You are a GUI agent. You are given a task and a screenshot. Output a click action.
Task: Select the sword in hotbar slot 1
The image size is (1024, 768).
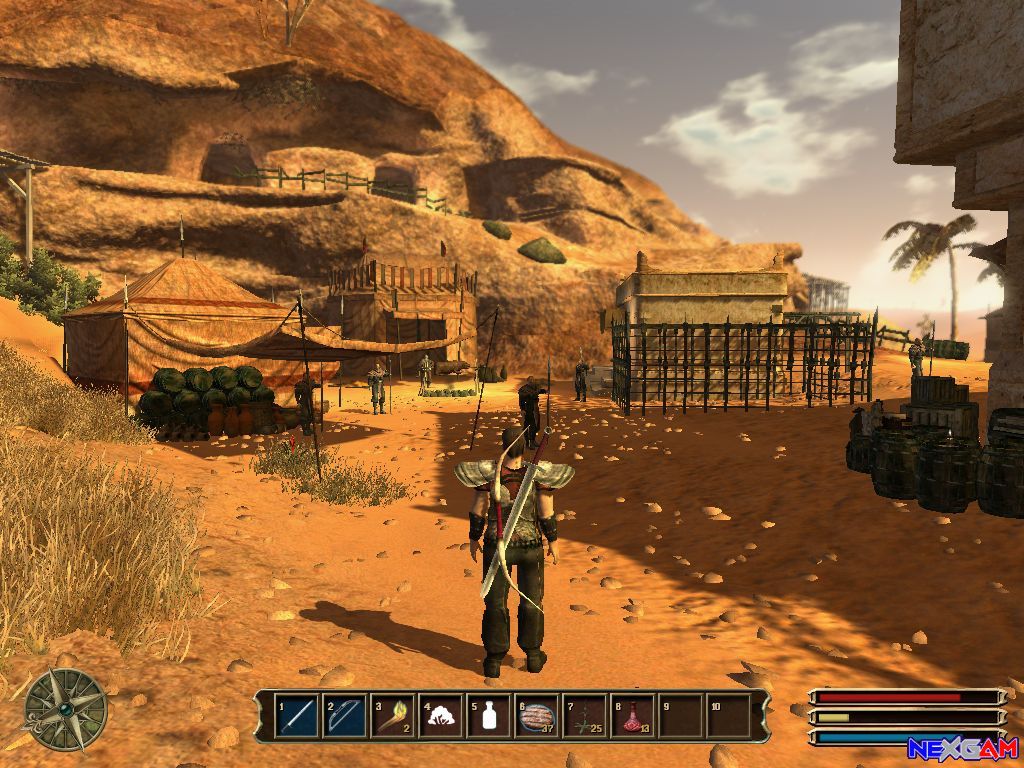[x=297, y=716]
